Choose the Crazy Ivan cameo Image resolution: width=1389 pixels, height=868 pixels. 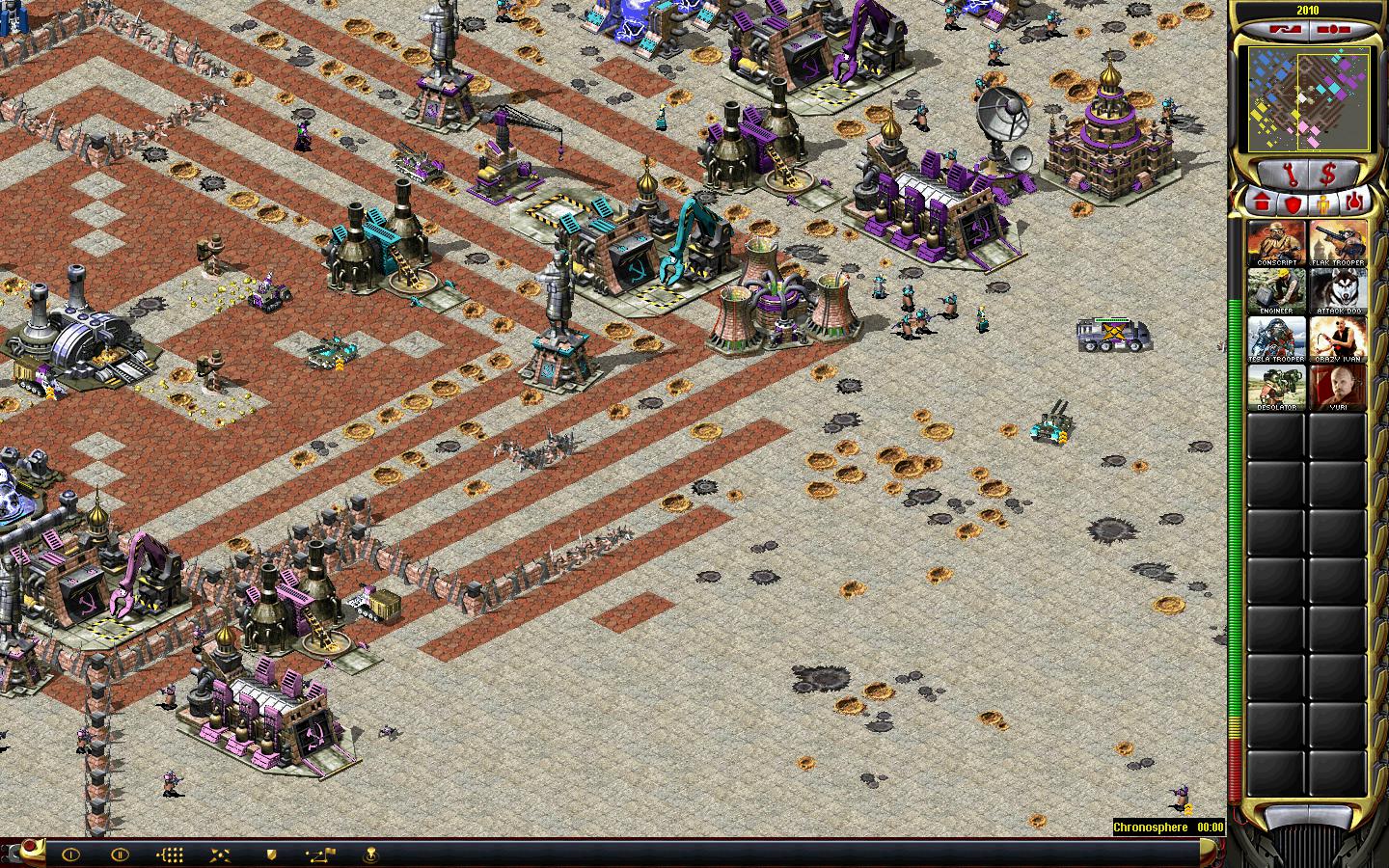tap(1338, 339)
